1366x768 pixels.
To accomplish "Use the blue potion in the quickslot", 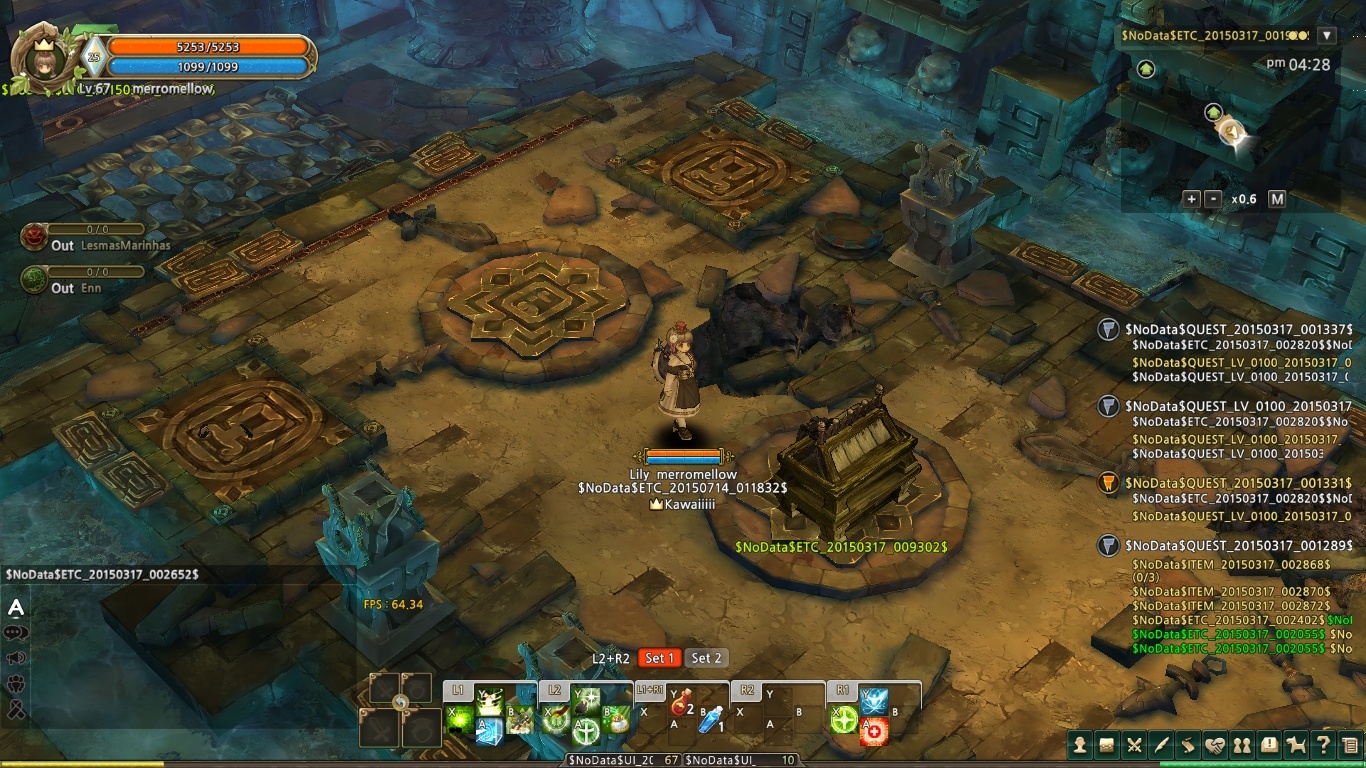I will click(x=711, y=720).
